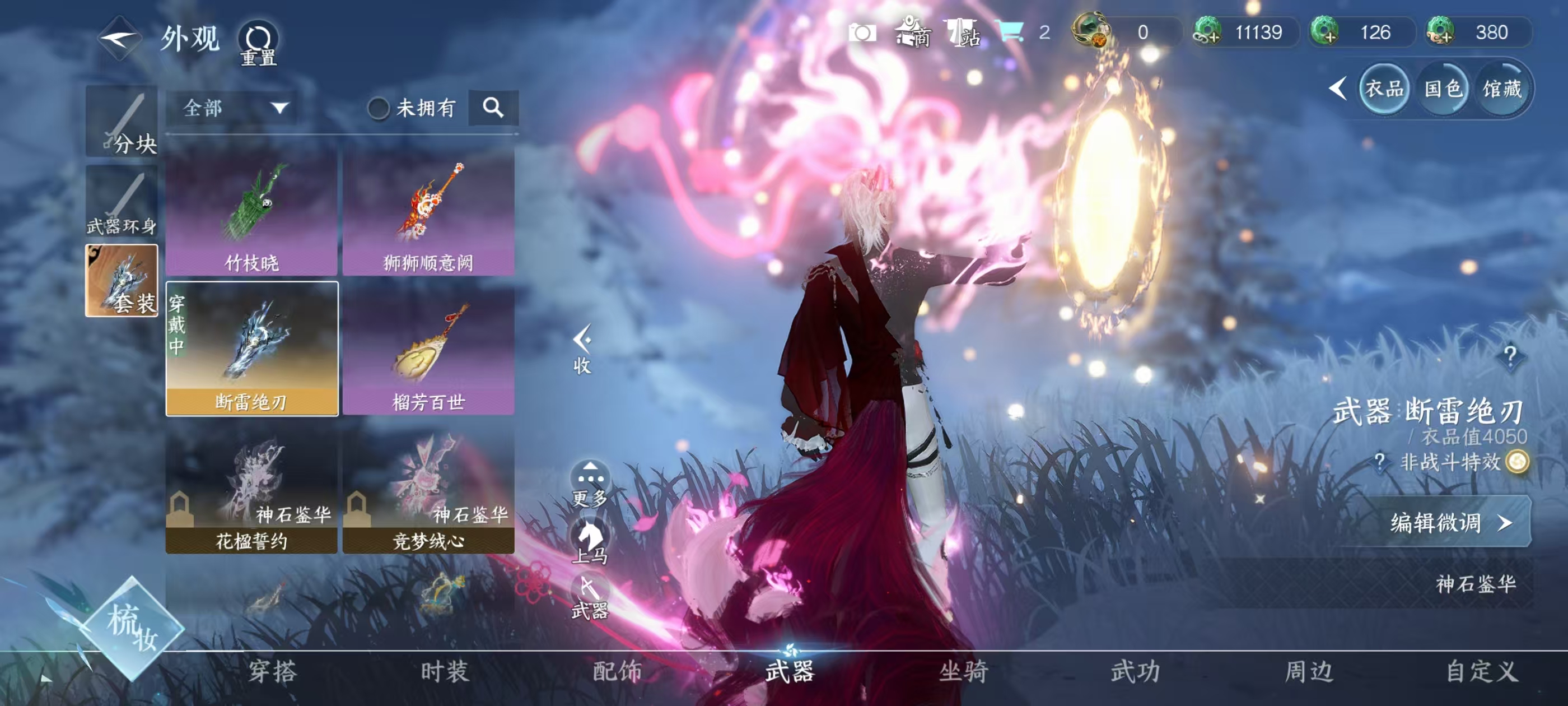Go back using the arrow beside 外观
The image size is (1568, 706).
(x=119, y=38)
